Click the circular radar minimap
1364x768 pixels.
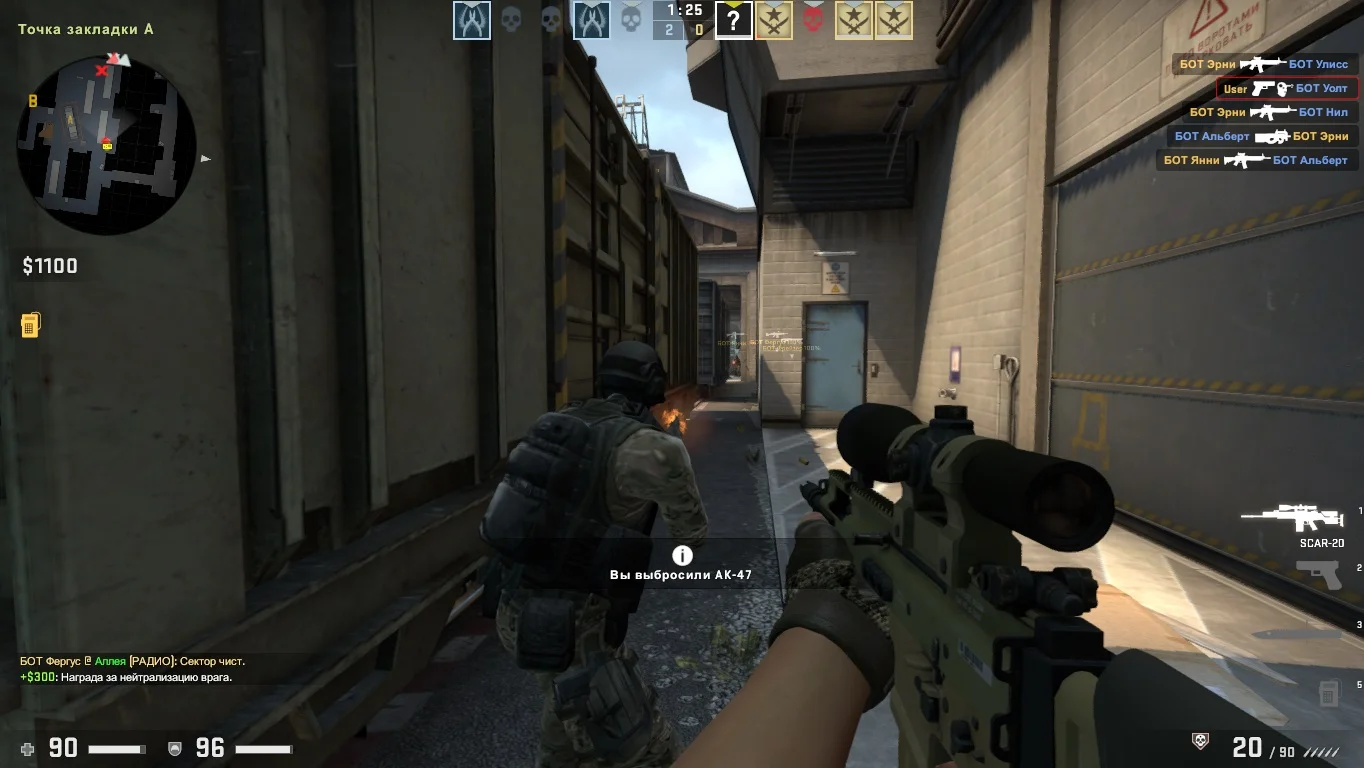pyautogui.click(x=106, y=145)
